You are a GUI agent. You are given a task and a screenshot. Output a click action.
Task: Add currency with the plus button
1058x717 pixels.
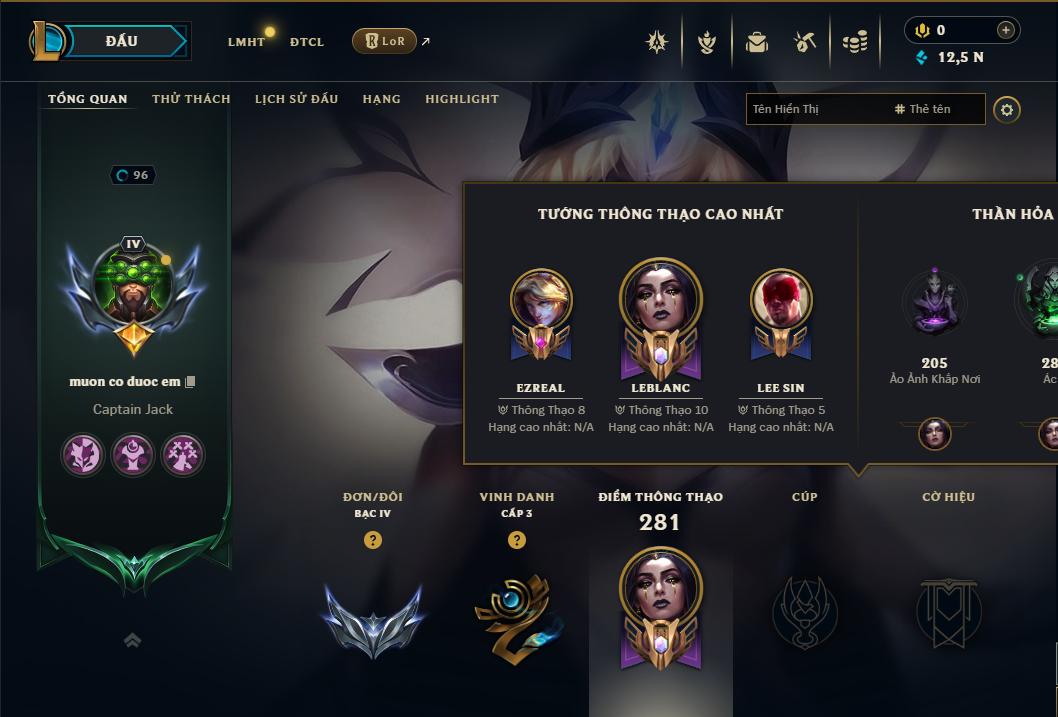pyautogui.click(x=1005, y=30)
